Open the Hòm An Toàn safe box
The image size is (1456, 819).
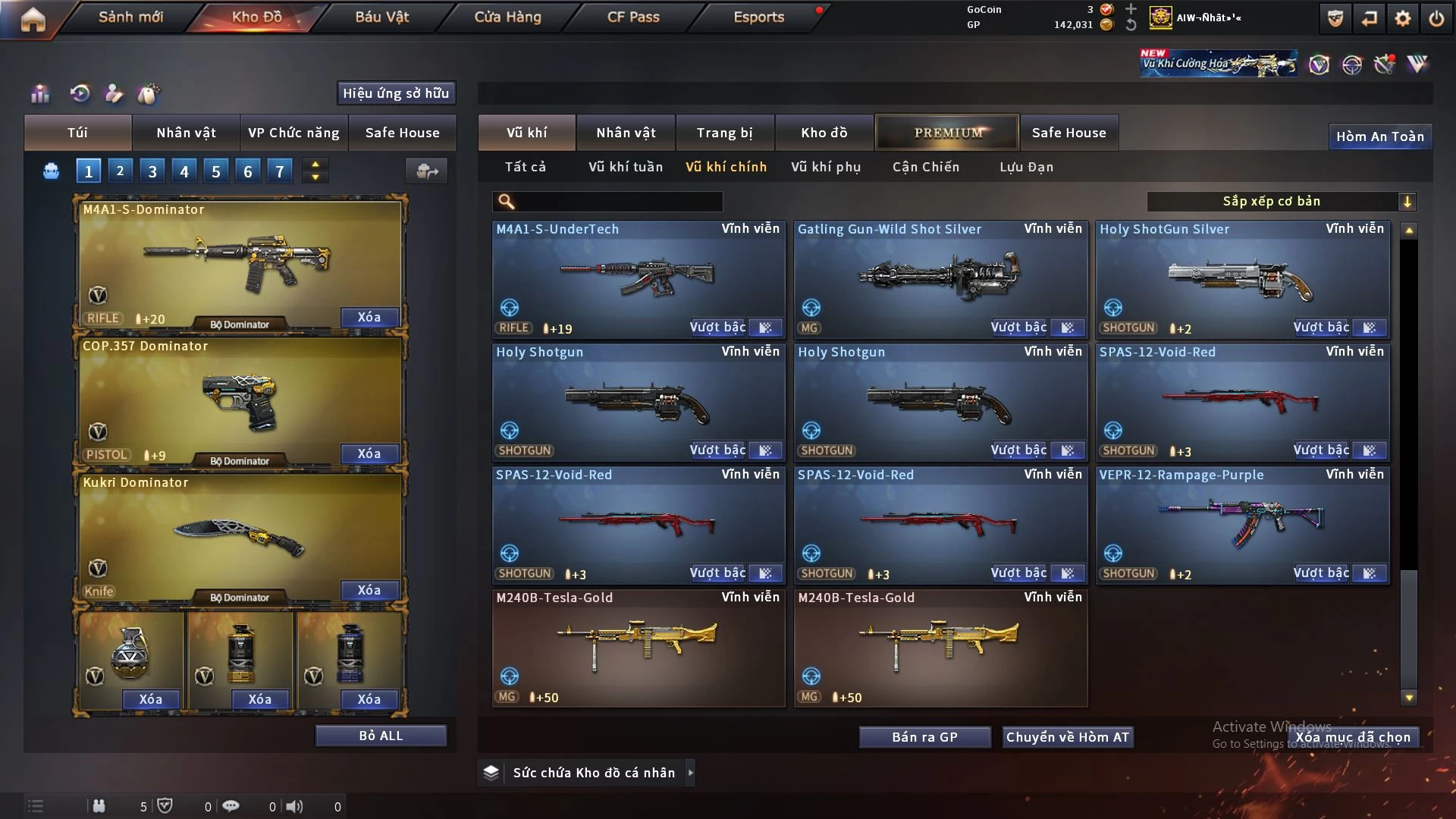coord(1379,136)
